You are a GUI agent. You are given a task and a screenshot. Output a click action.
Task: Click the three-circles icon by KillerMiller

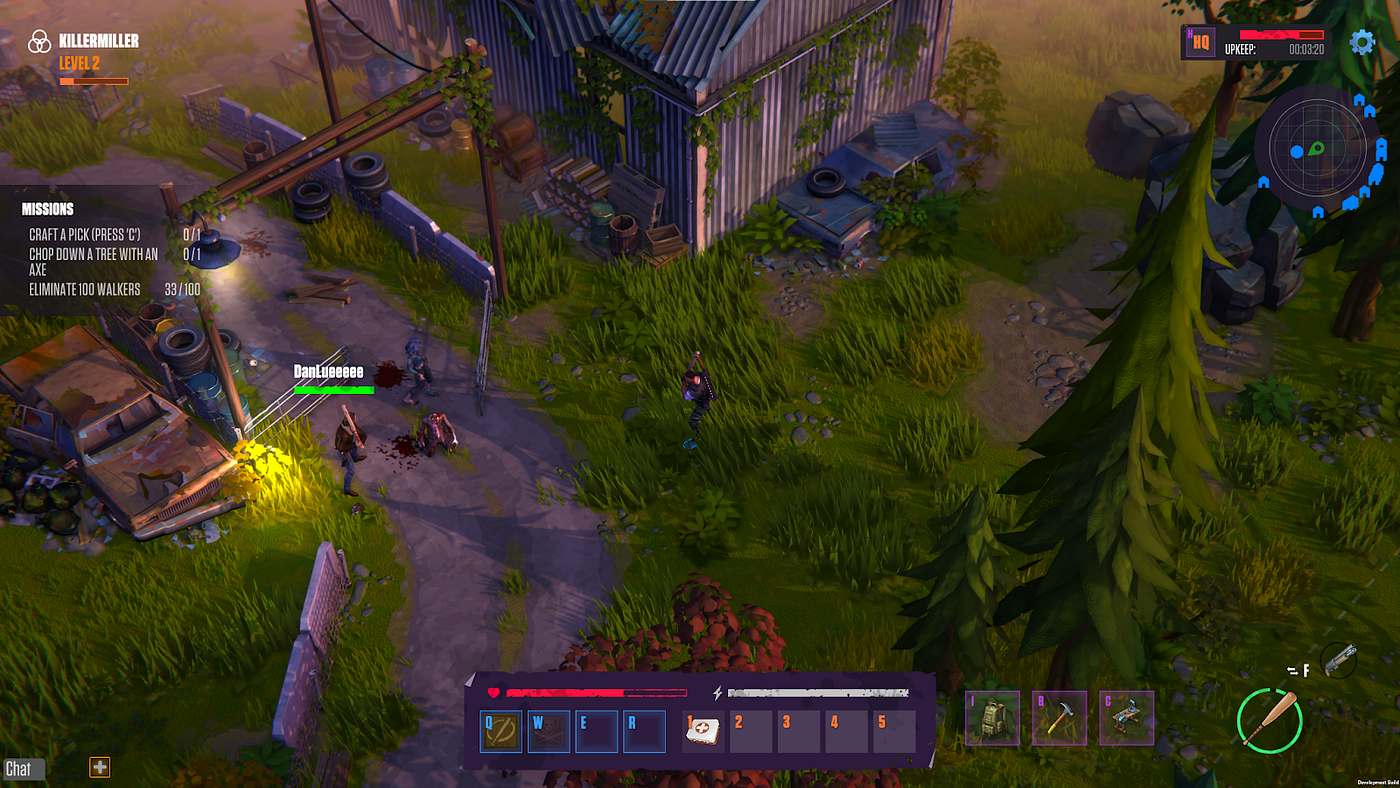[39, 42]
